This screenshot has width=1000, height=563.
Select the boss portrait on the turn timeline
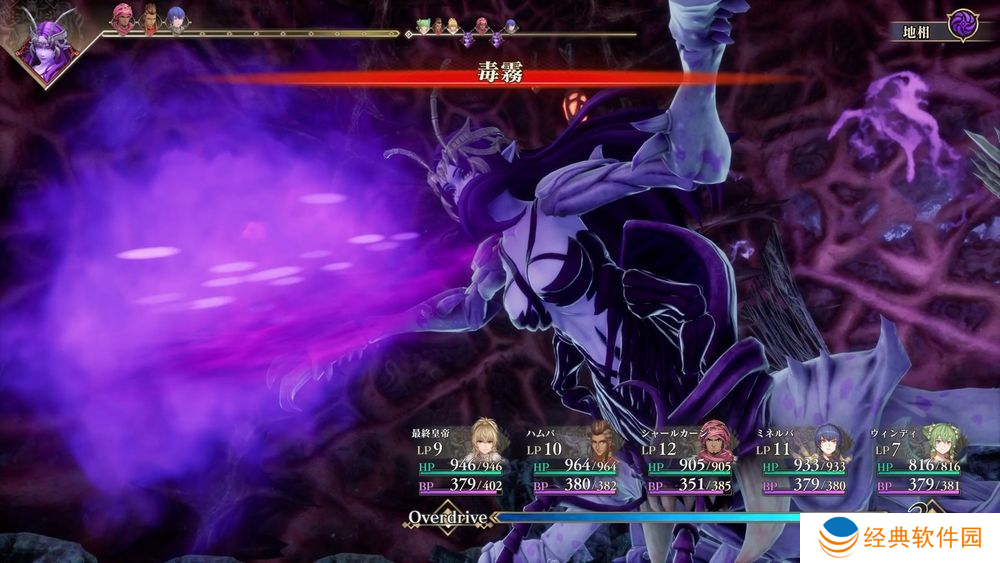pos(47,47)
